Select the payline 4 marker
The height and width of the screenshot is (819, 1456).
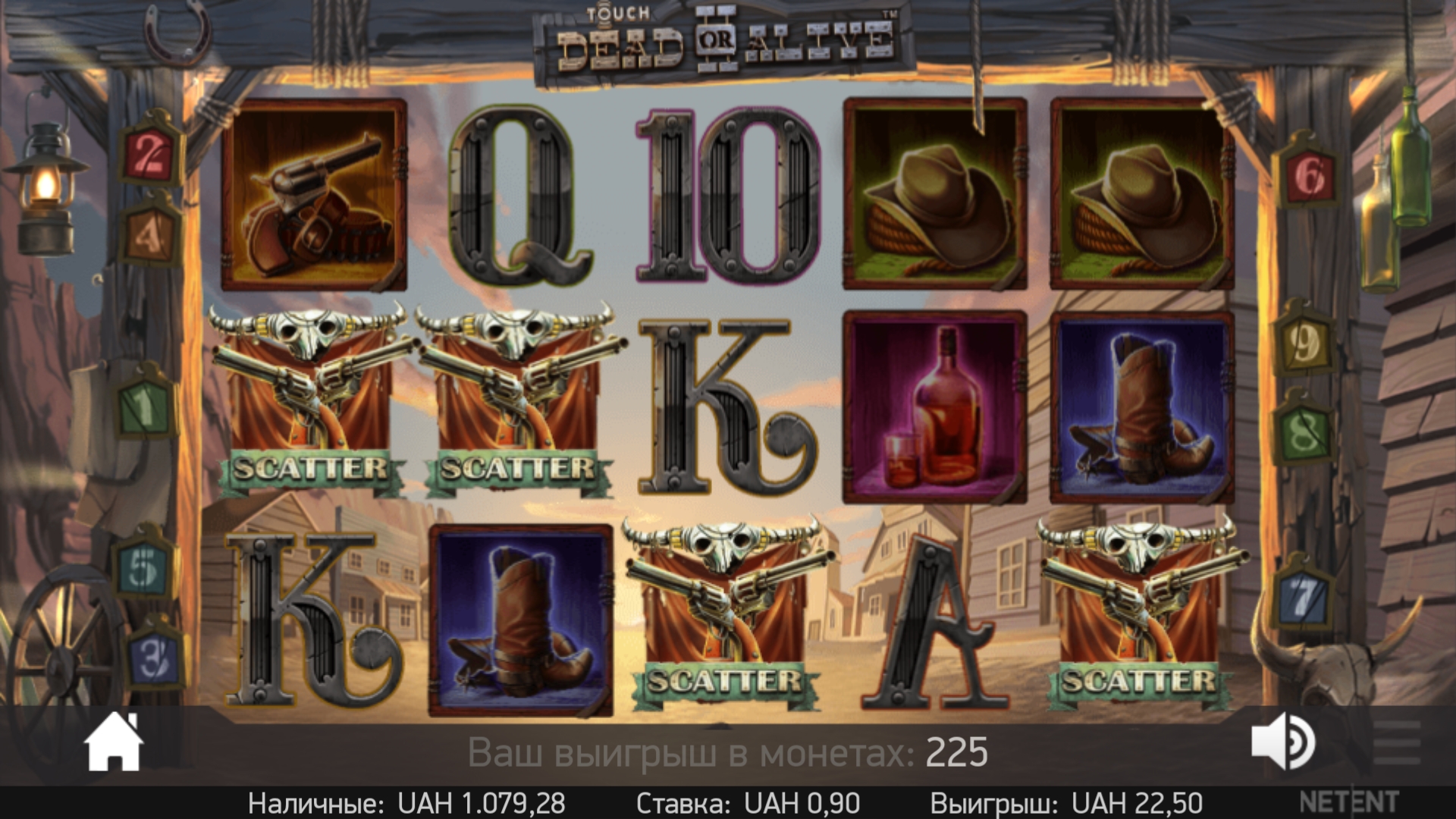[x=149, y=237]
